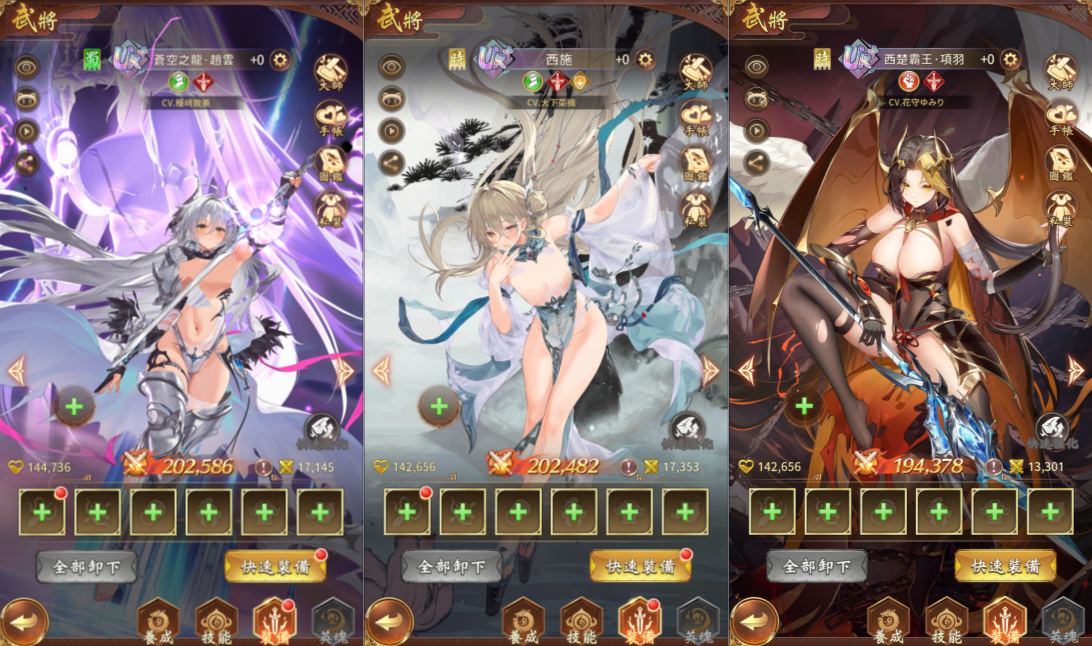Image resolution: width=1092 pixels, height=646 pixels.
Task: Open 圖鑑 gallery in 西施's panel
Action: [x=695, y=164]
